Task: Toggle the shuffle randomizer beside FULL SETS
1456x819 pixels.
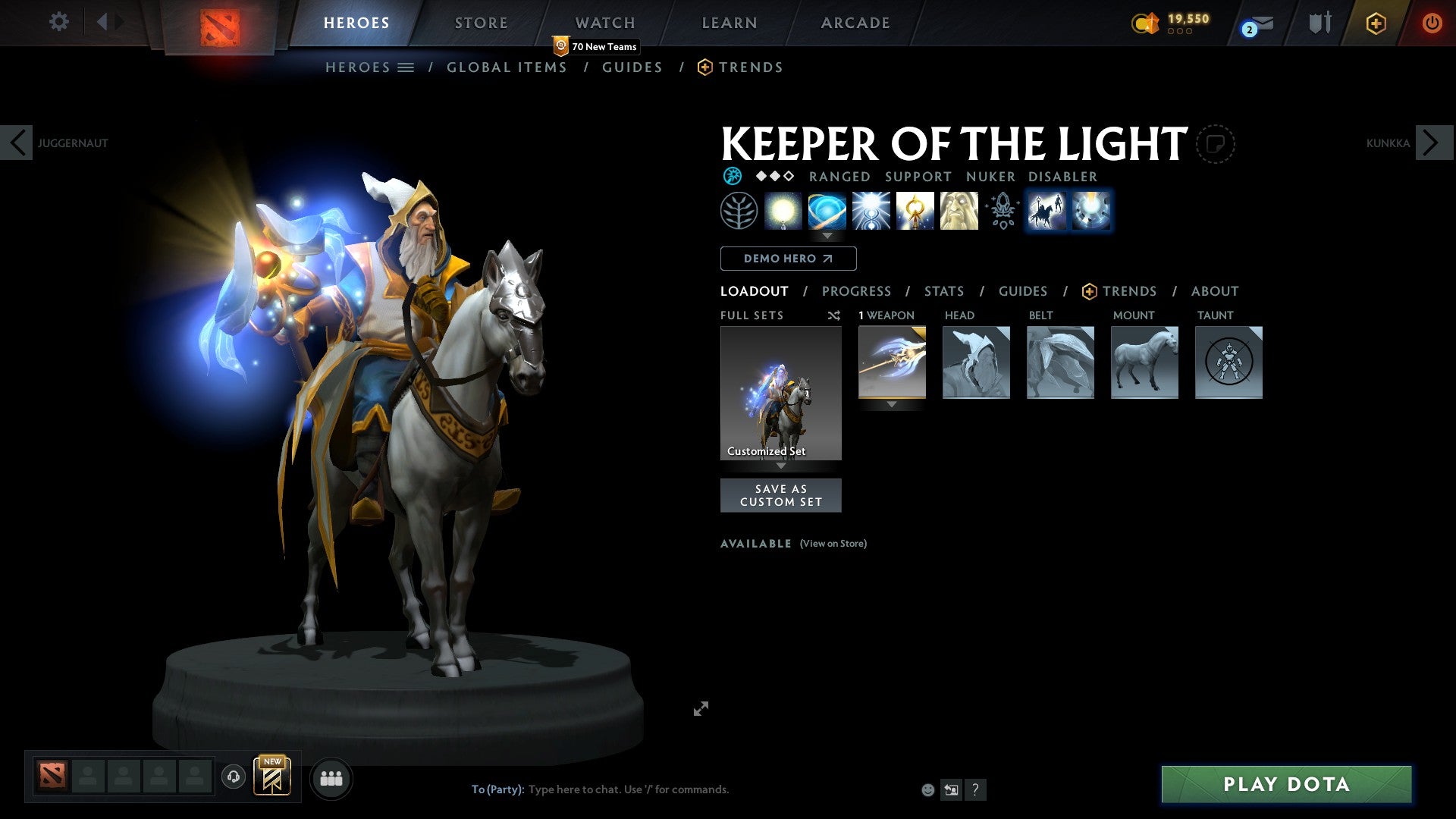Action: pos(833,315)
